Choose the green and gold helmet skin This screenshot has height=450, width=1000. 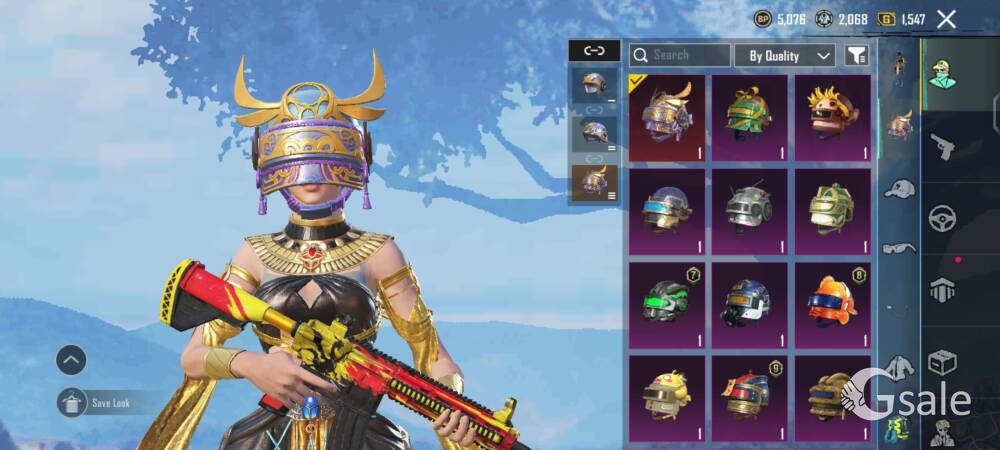pyautogui.click(x=750, y=117)
